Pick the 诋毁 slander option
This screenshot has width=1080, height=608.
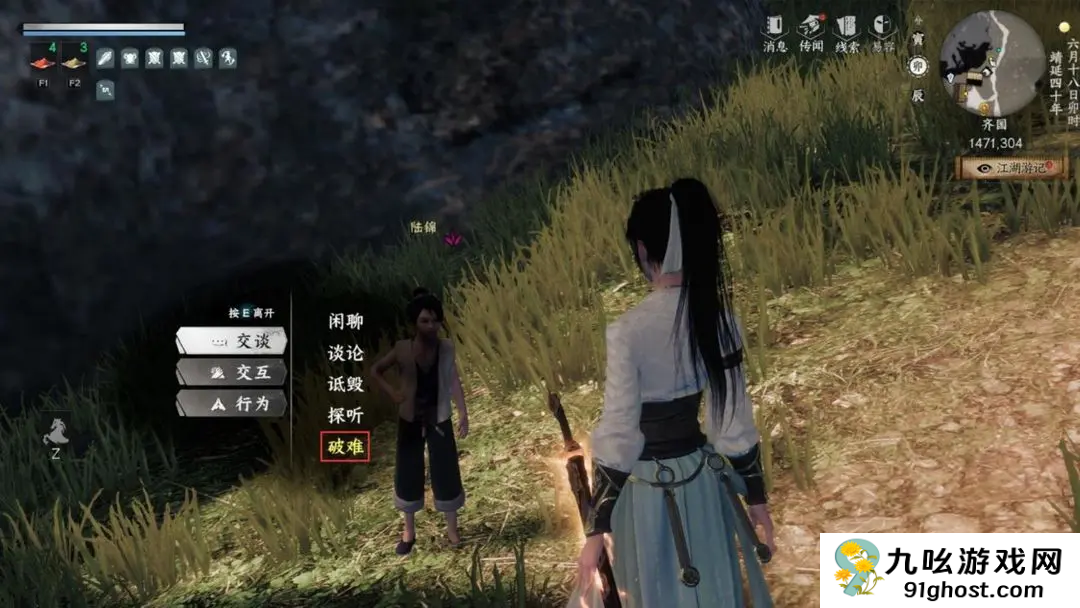coord(345,384)
